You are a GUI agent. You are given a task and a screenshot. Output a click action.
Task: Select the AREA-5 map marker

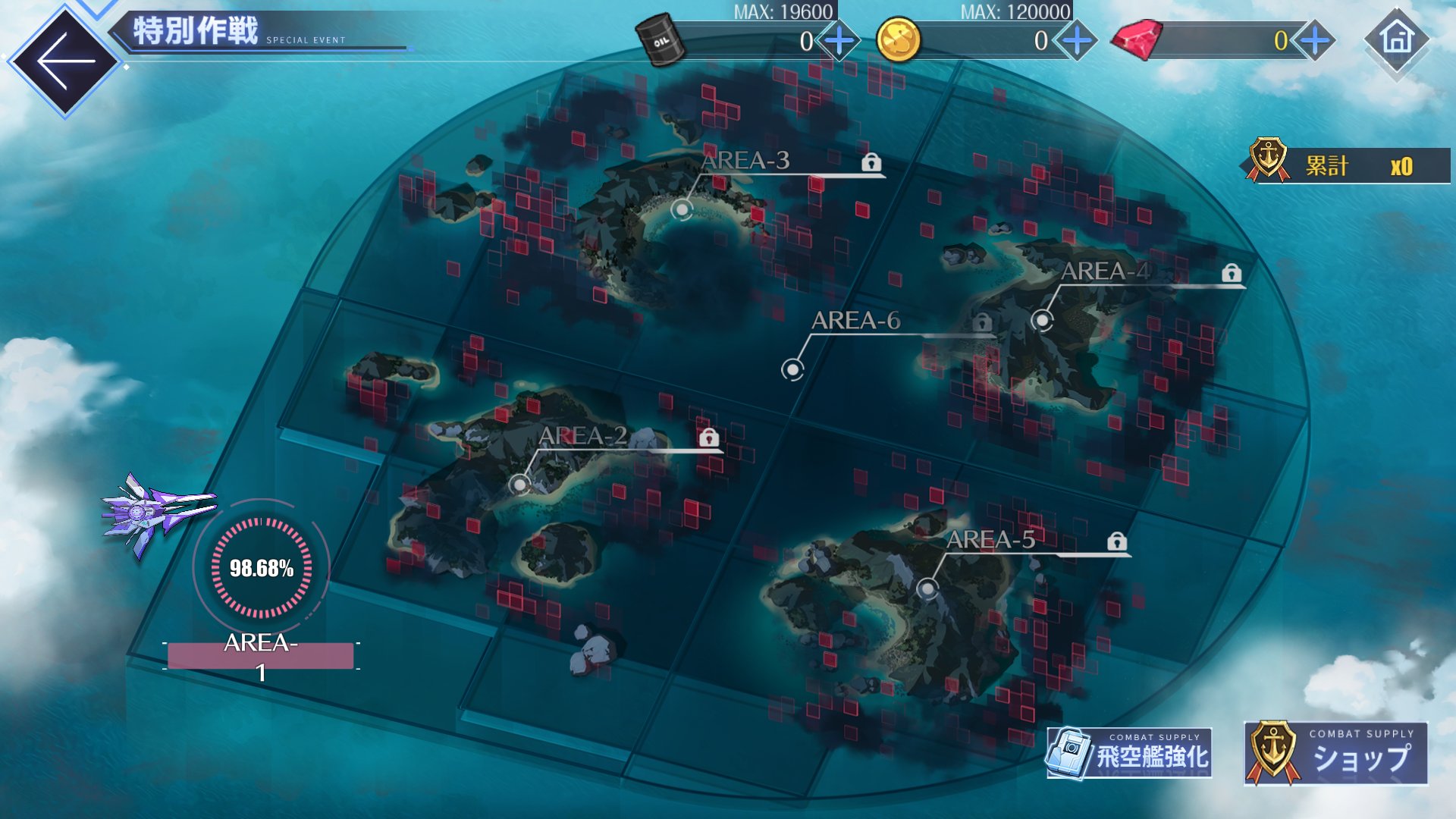pos(927,588)
